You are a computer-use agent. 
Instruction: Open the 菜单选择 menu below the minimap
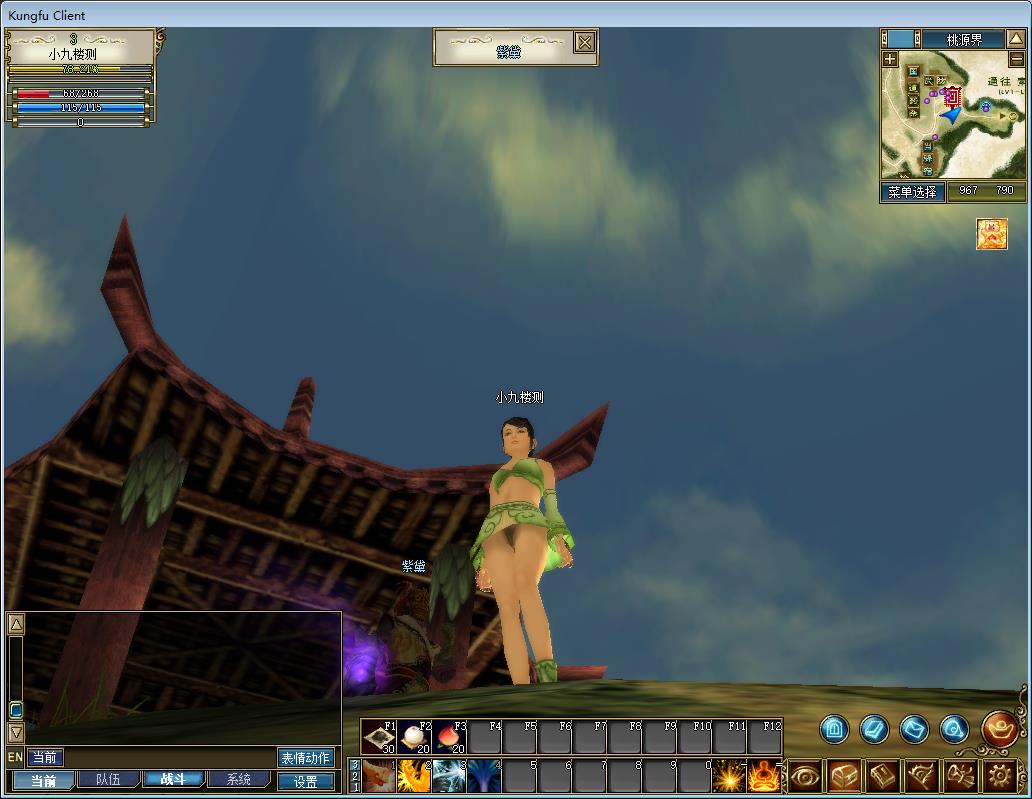[x=912, y=191]
